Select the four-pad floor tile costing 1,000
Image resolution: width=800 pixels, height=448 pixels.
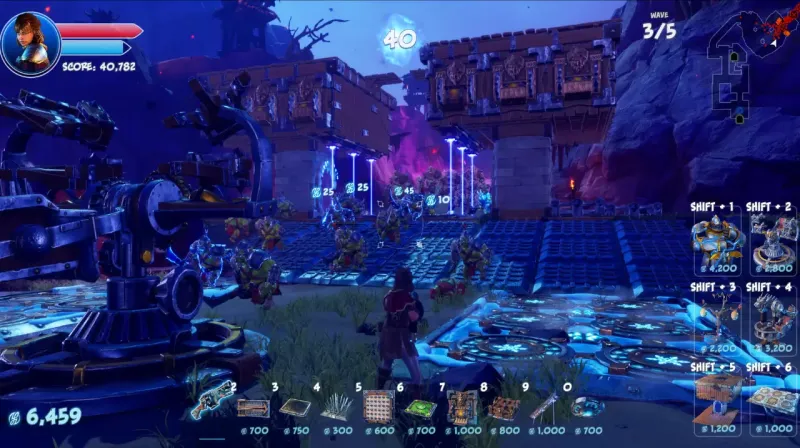coord(774,398)
